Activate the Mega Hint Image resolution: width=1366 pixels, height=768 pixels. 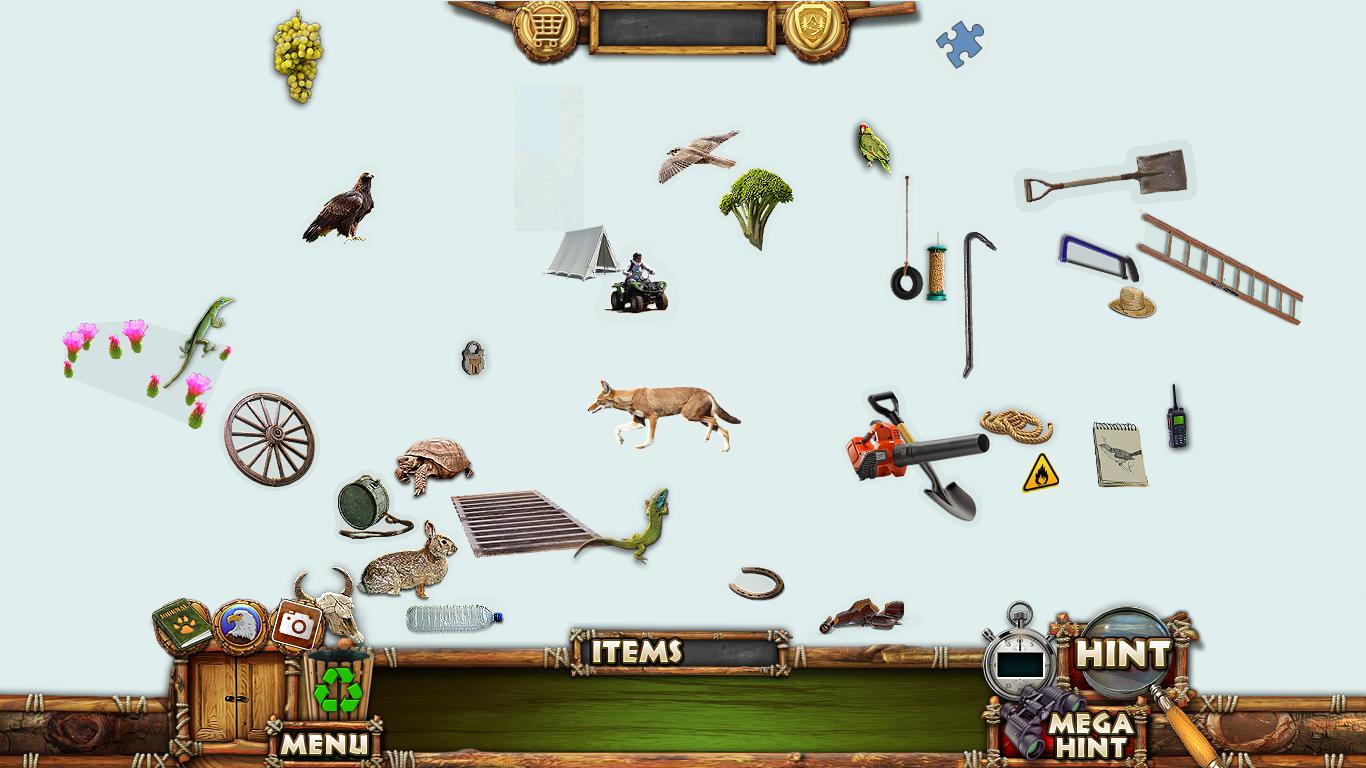click(1090, 734)
